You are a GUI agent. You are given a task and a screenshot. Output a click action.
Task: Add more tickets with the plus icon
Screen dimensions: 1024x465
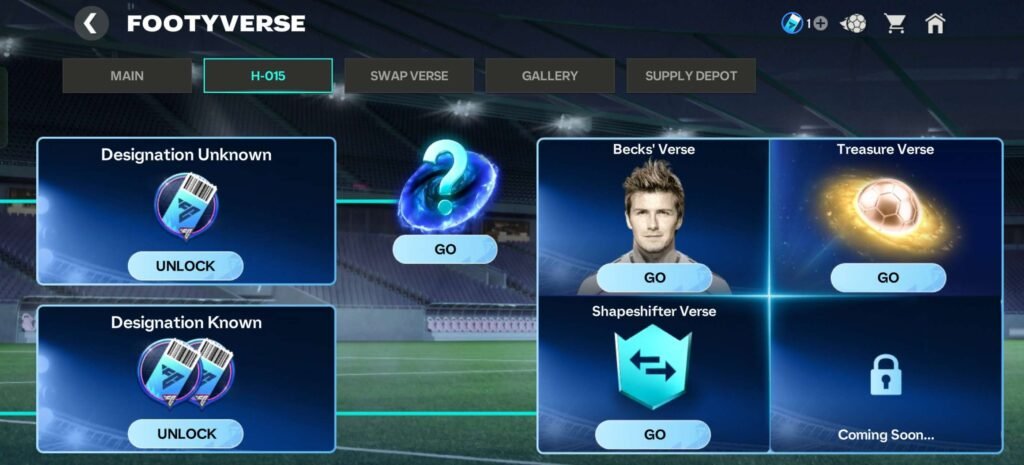coord(820,23)
